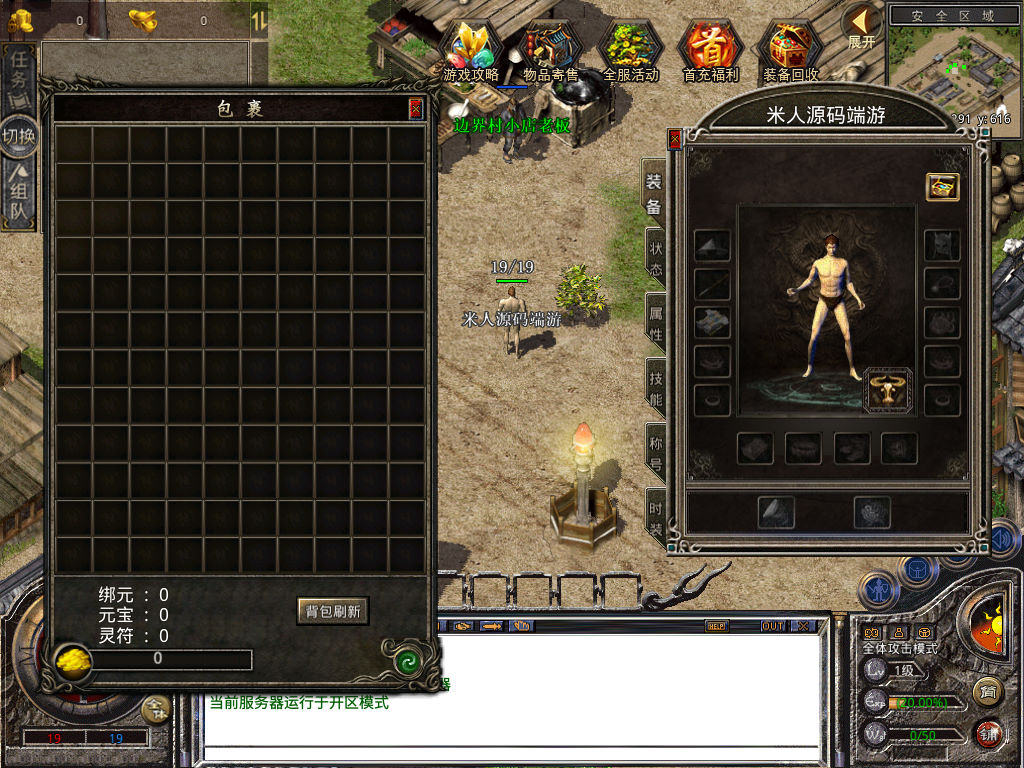This screenshot has width=1024, height=768.
Task: Click the 背包刷新 refresh button
Action: click(333, 611)
